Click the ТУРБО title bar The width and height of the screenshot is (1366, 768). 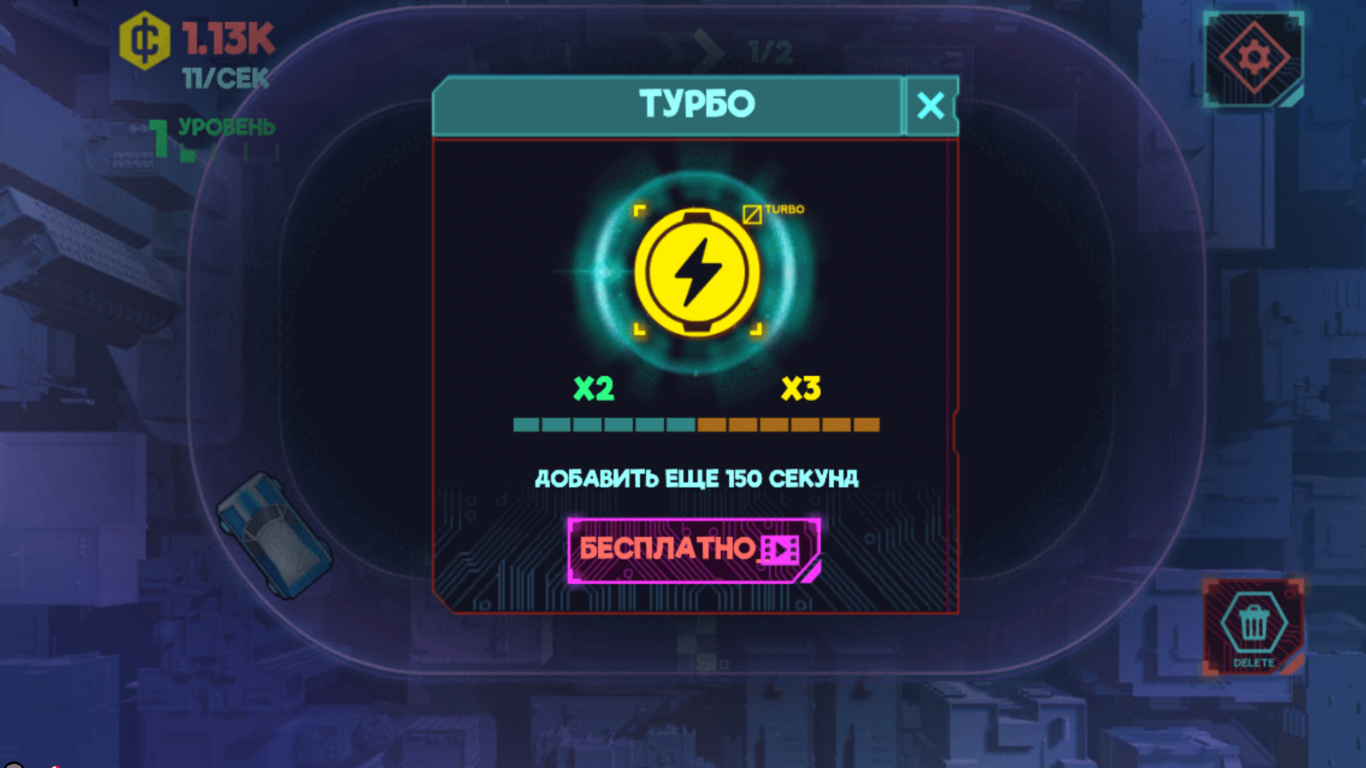[x=693, y=104]
